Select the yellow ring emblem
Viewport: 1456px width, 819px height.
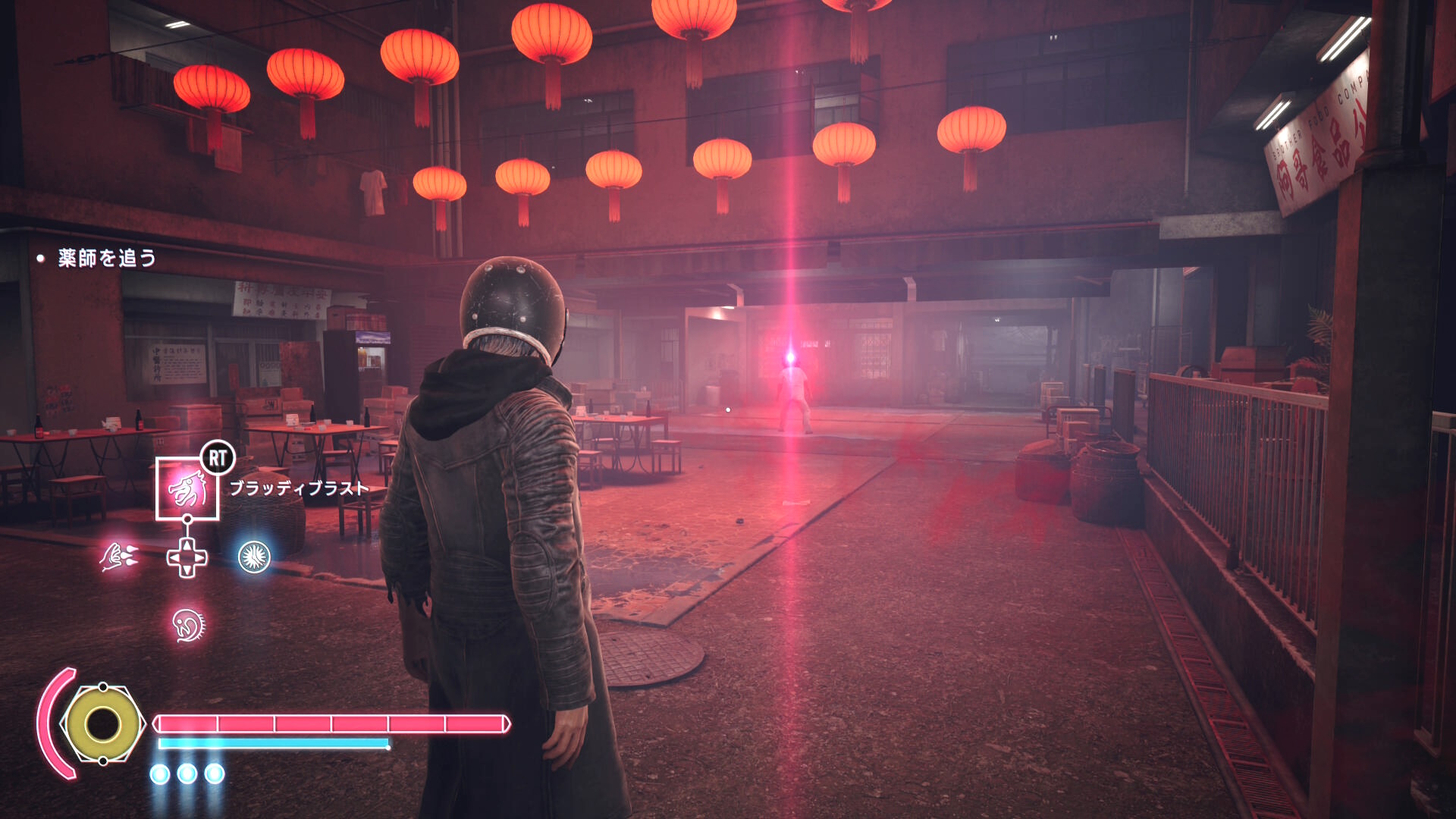tap(102, 724)
